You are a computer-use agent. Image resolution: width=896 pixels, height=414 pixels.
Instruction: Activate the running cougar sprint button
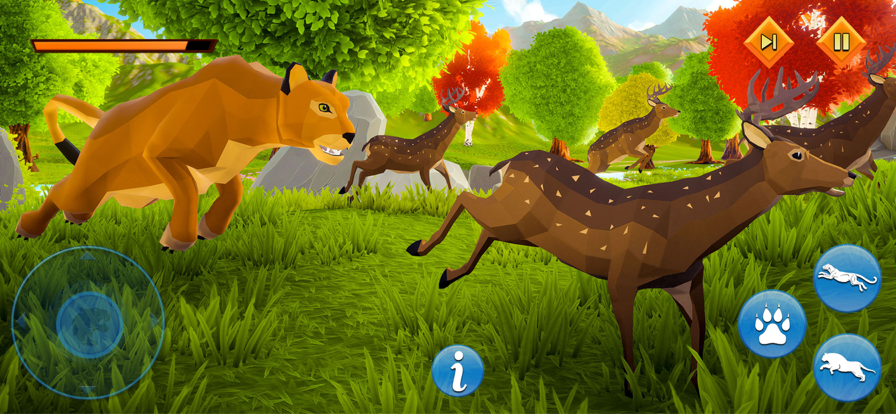click(847, 277)
